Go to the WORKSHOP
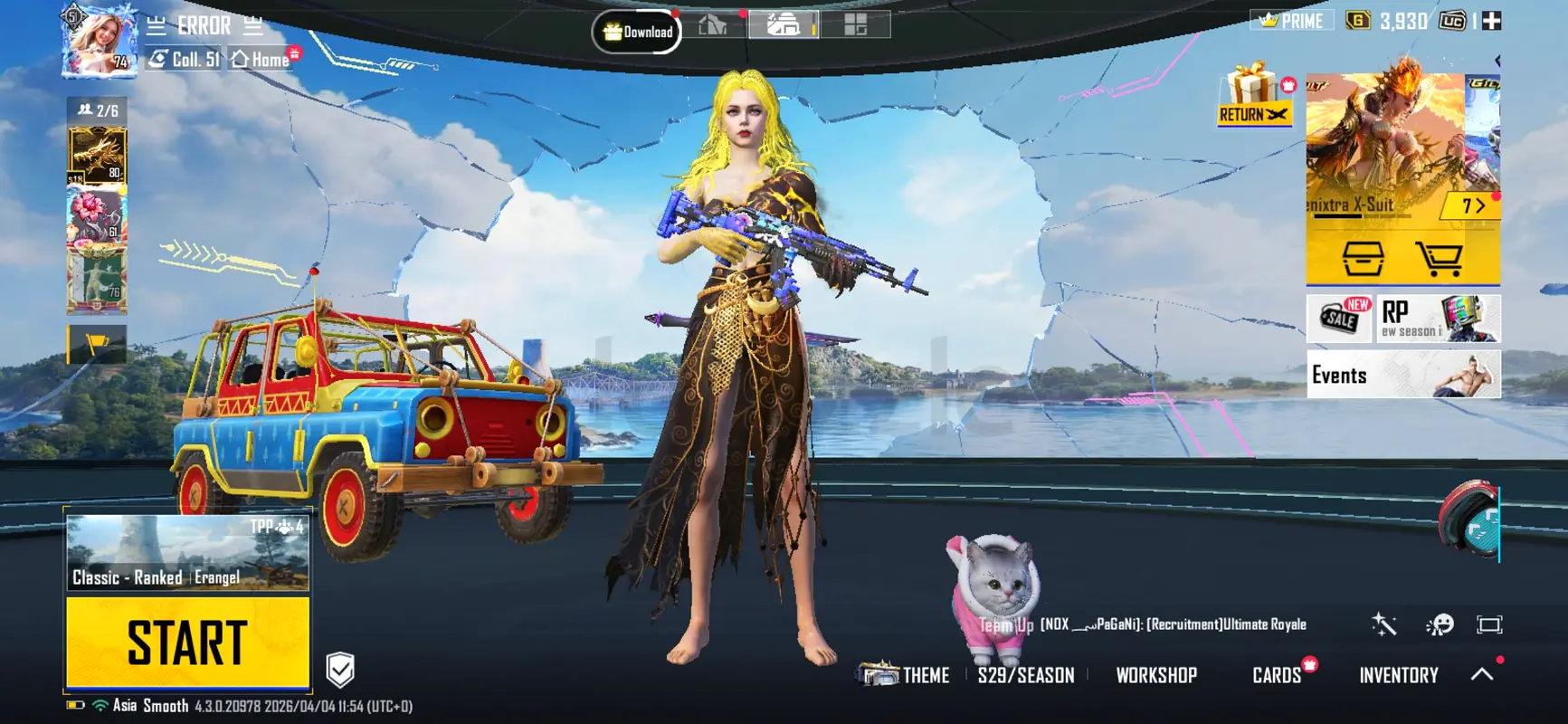1568x724 pixels. (x=1156, y=675)
